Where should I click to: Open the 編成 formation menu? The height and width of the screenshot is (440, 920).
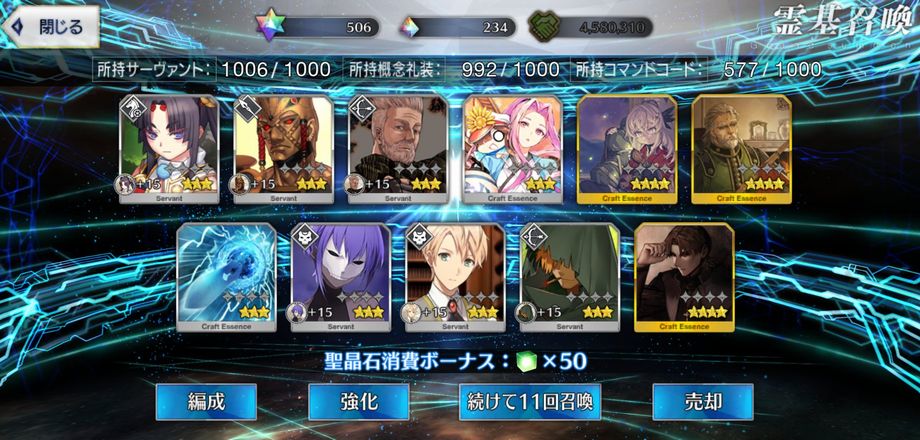pyautogui.click(x=206, y=402)
